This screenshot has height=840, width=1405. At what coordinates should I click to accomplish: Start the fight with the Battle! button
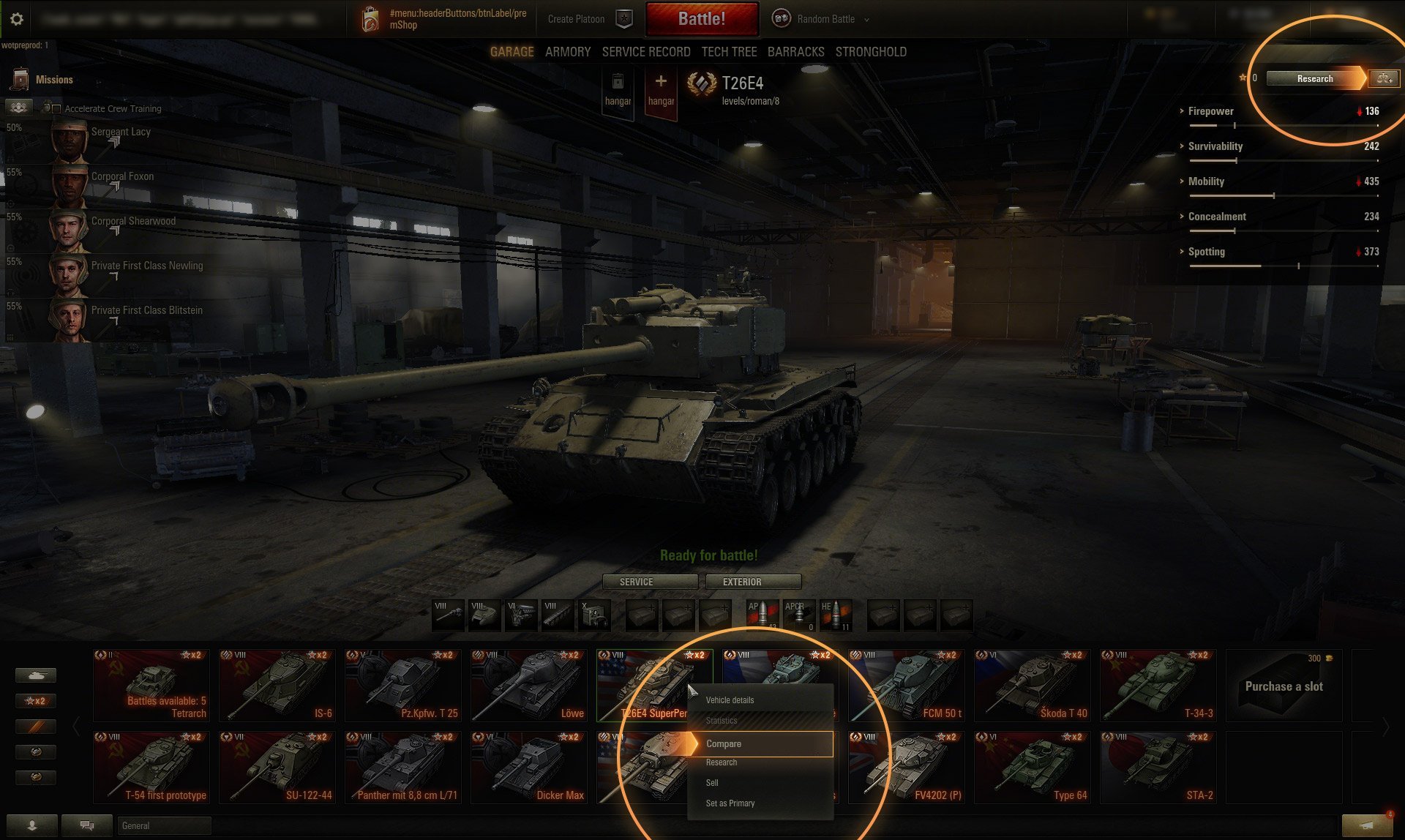click(701, 19)
